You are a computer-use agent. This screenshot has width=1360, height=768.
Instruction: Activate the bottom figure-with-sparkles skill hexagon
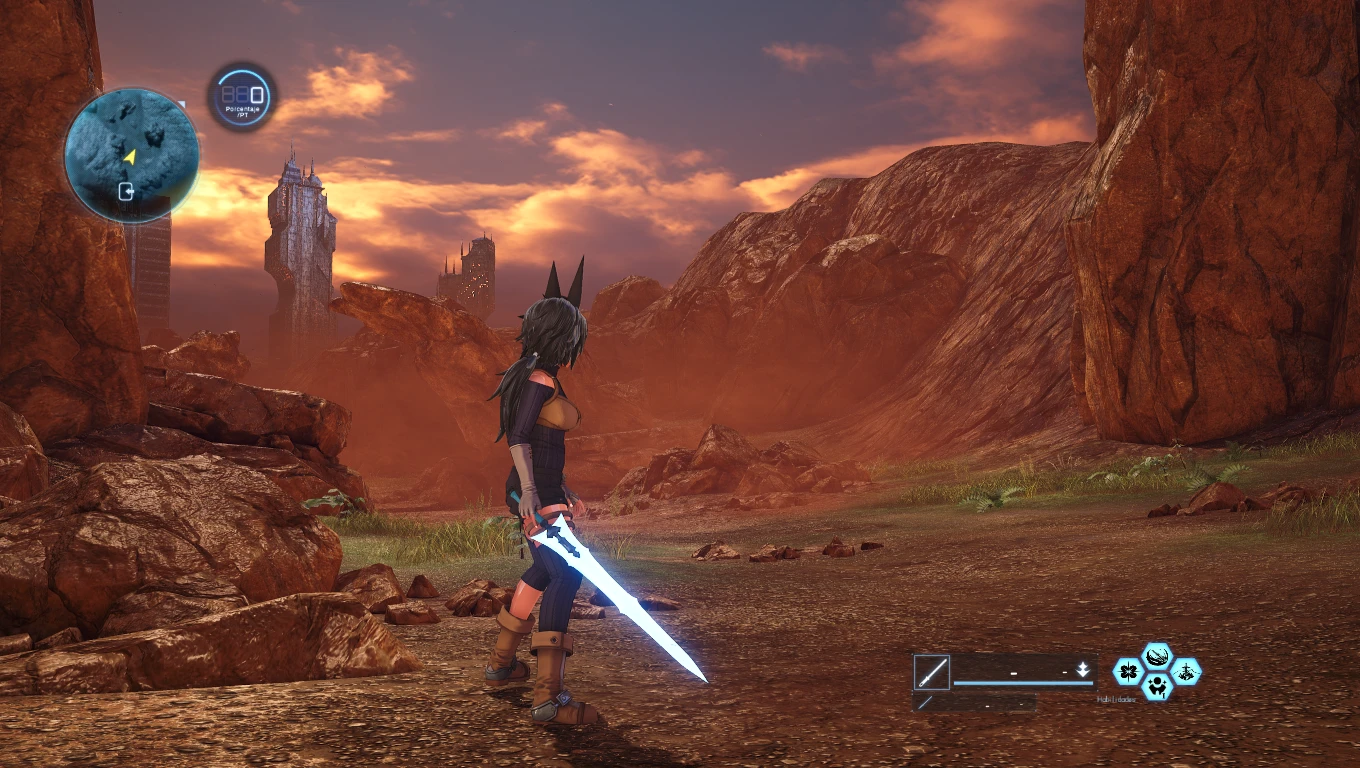(1157, 686)
